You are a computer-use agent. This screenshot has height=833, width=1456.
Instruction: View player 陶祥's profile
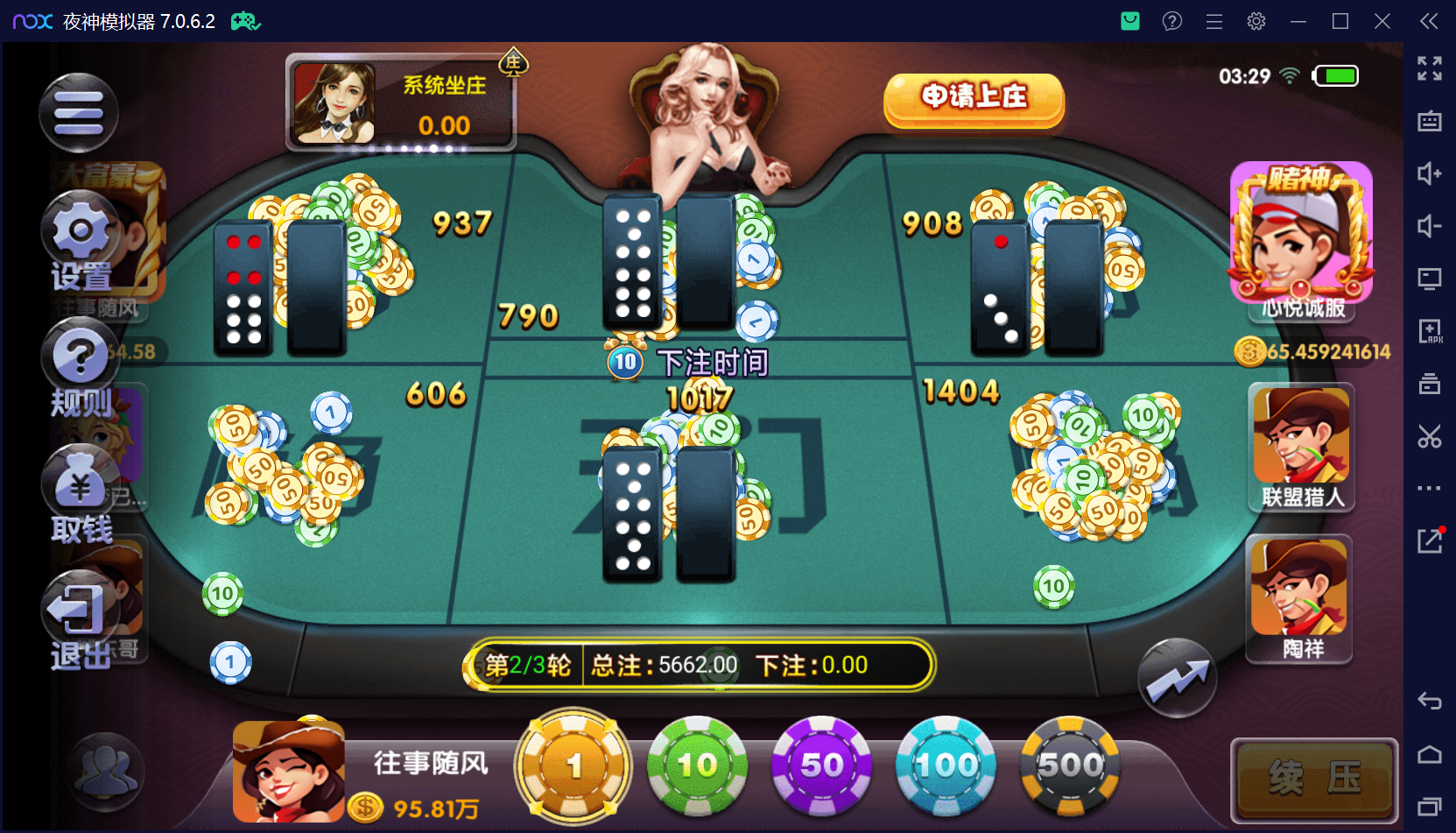click(x=1299, y=598)
